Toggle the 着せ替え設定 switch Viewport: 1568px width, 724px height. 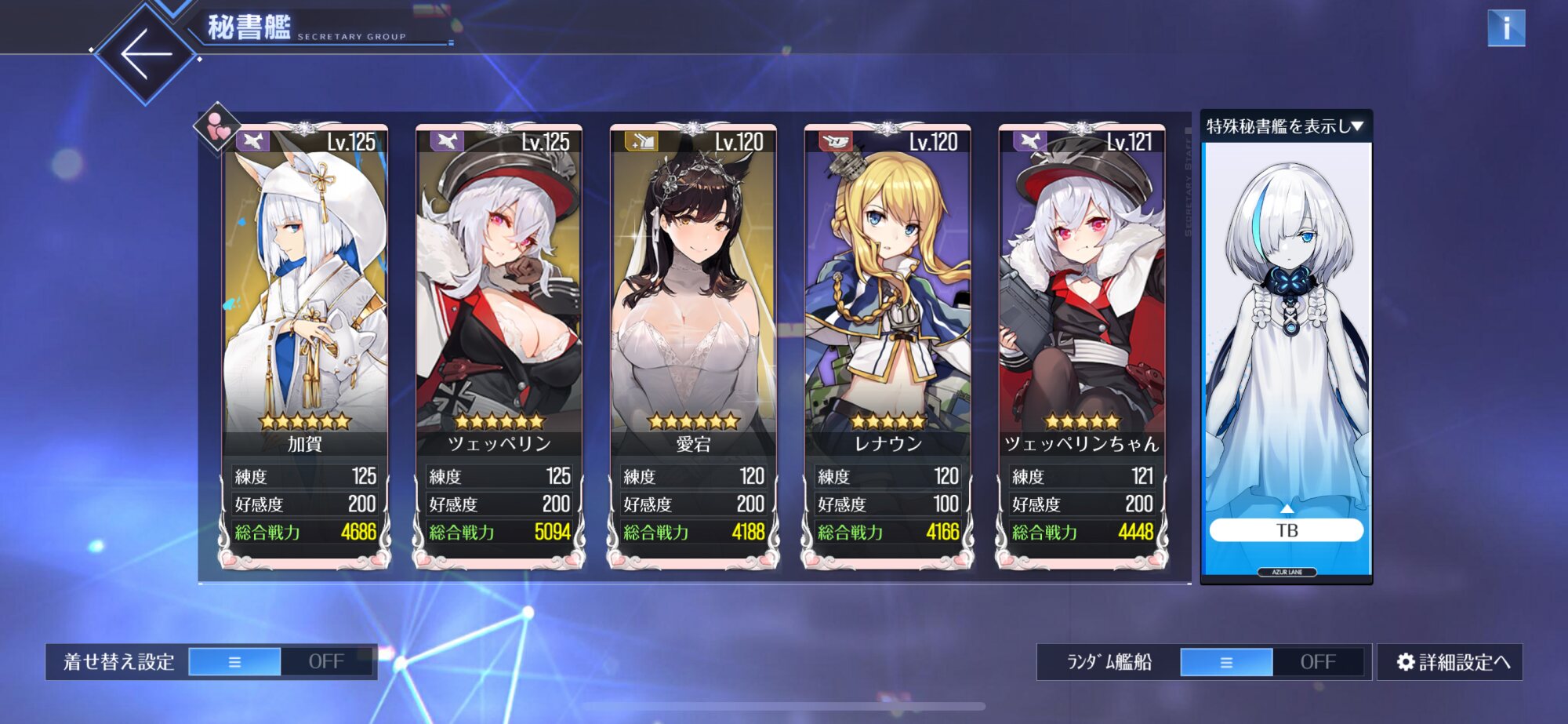tap(281, 662)
